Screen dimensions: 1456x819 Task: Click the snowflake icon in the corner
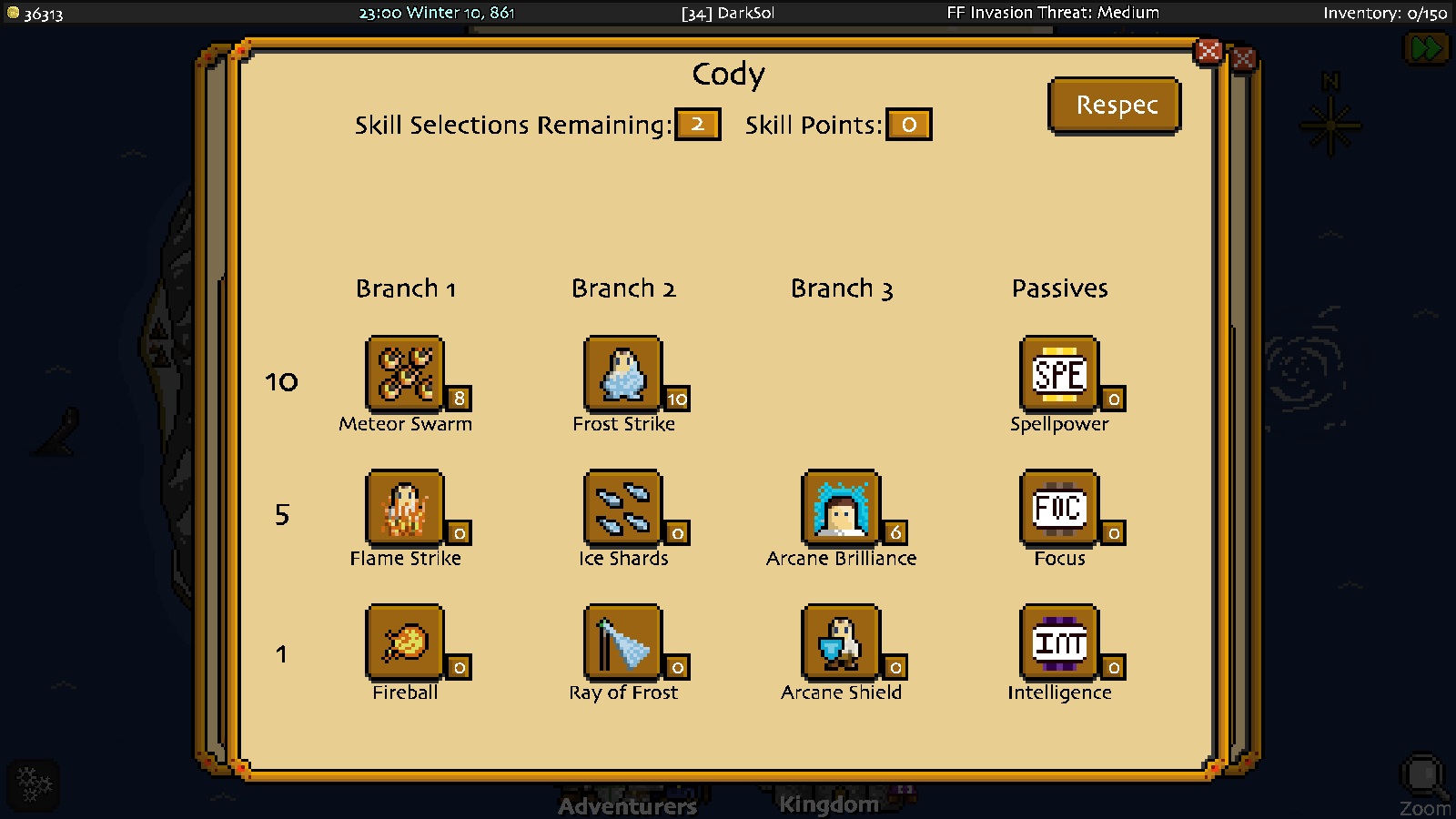coord(34,784)
